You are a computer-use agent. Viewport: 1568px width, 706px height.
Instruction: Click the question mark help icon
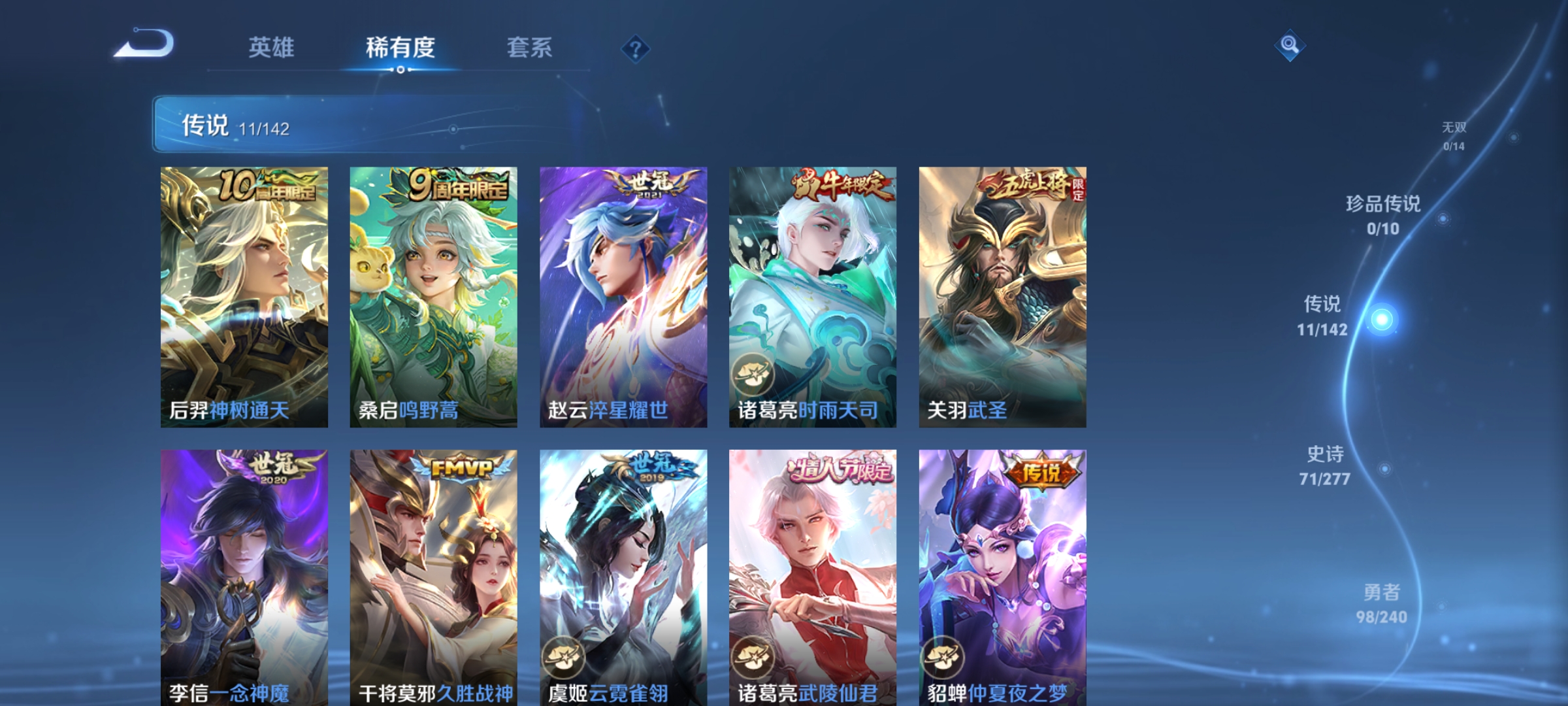(x=636, y=50)
